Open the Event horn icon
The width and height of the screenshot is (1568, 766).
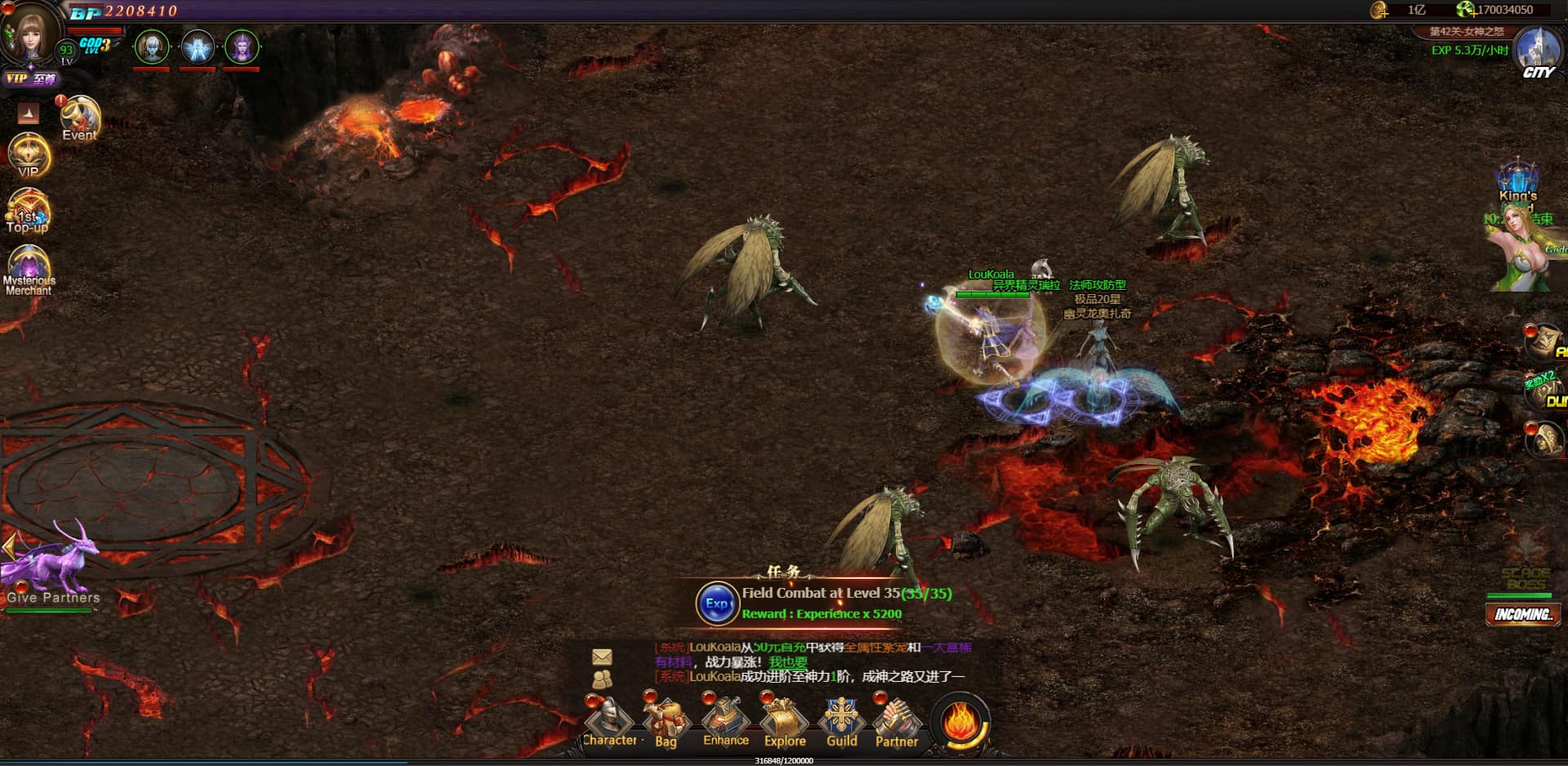(x=79, y=119)
